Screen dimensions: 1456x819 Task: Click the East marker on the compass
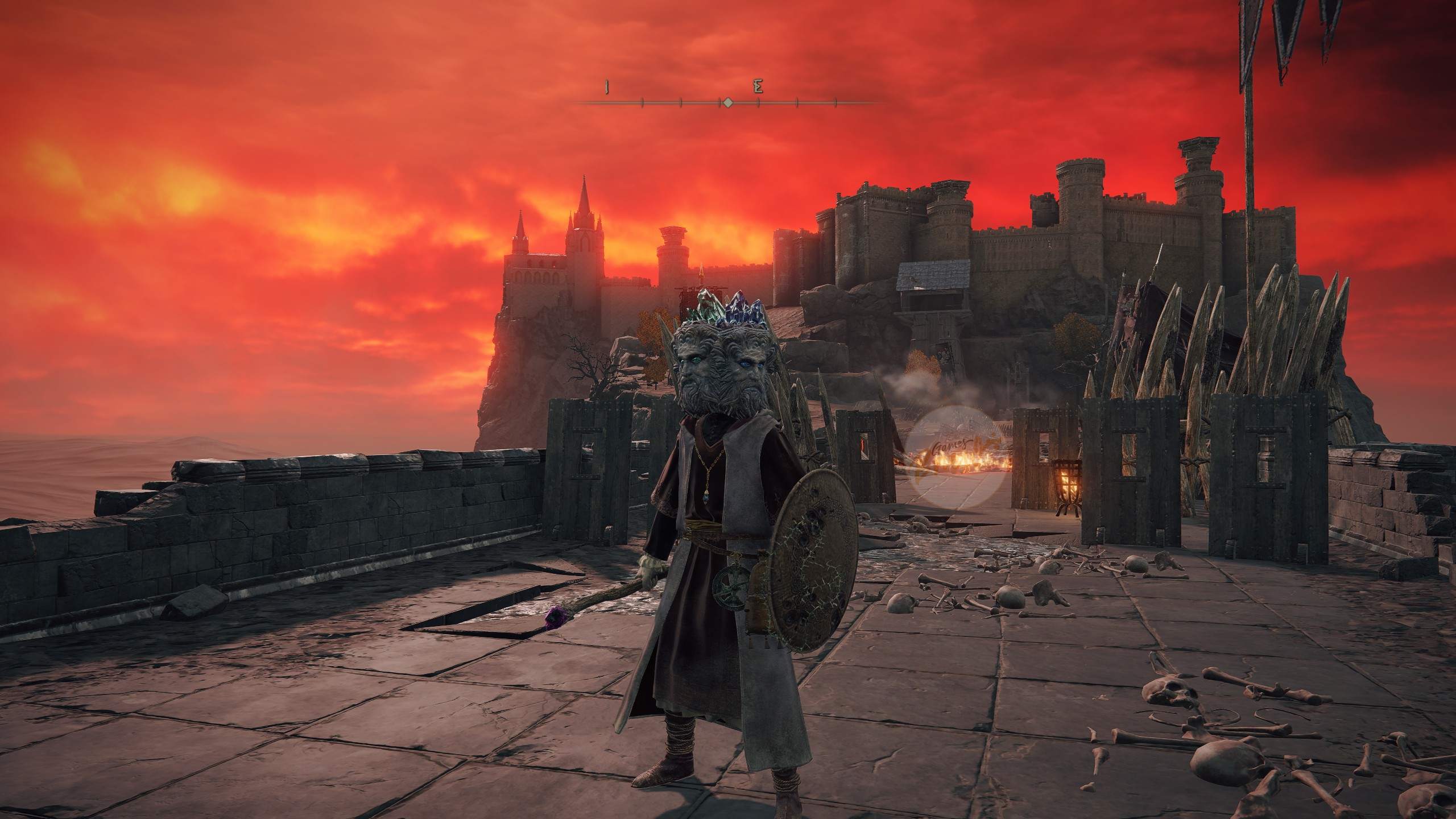(x=758, y=87)
